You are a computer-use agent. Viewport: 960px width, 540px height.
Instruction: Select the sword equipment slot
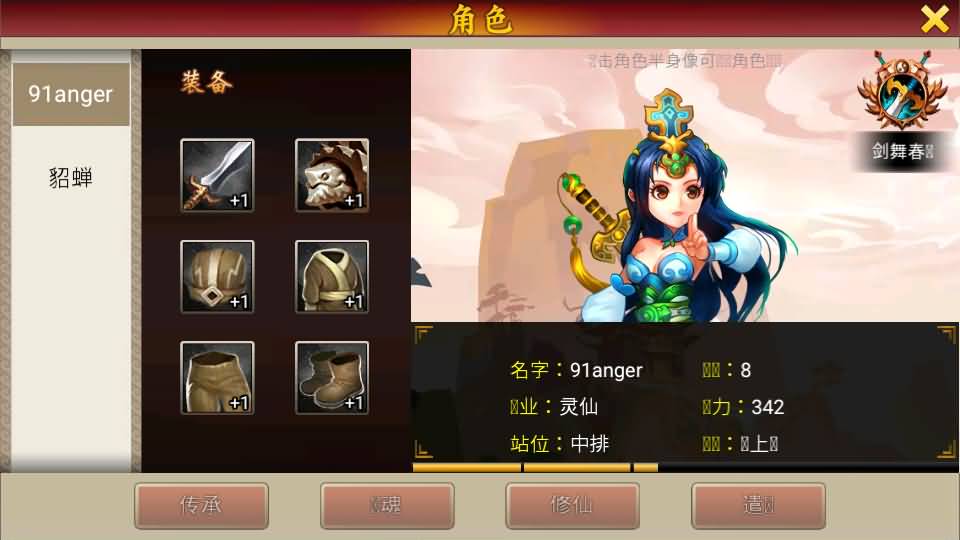coord(217,175)
